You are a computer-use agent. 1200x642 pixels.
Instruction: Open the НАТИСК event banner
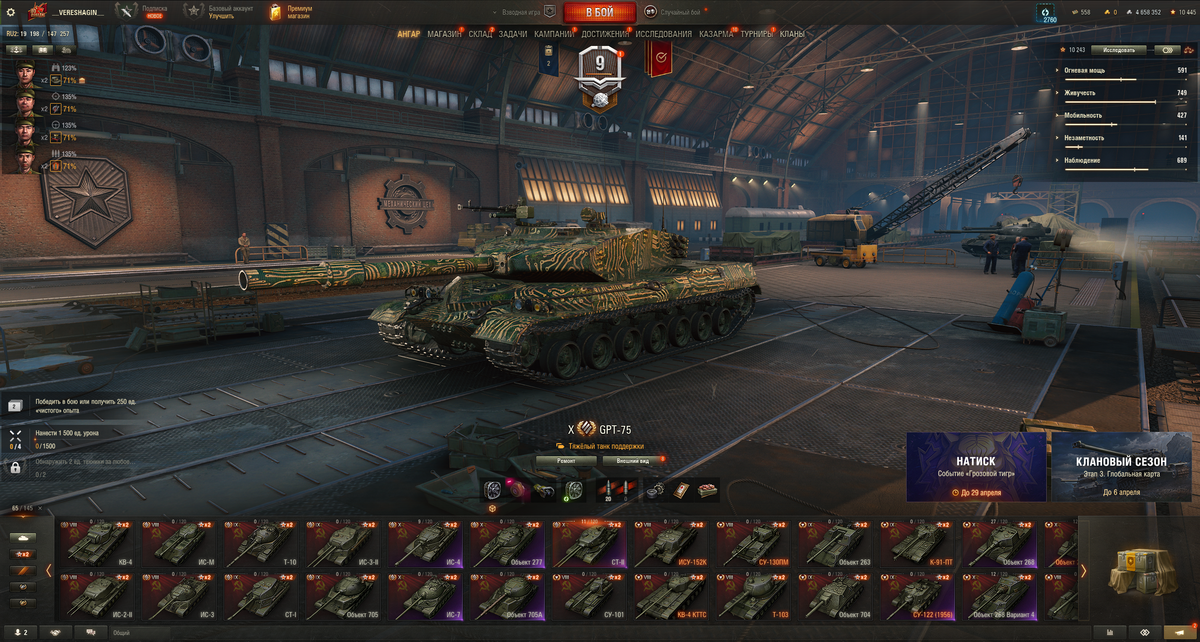[x=976, y=466]
